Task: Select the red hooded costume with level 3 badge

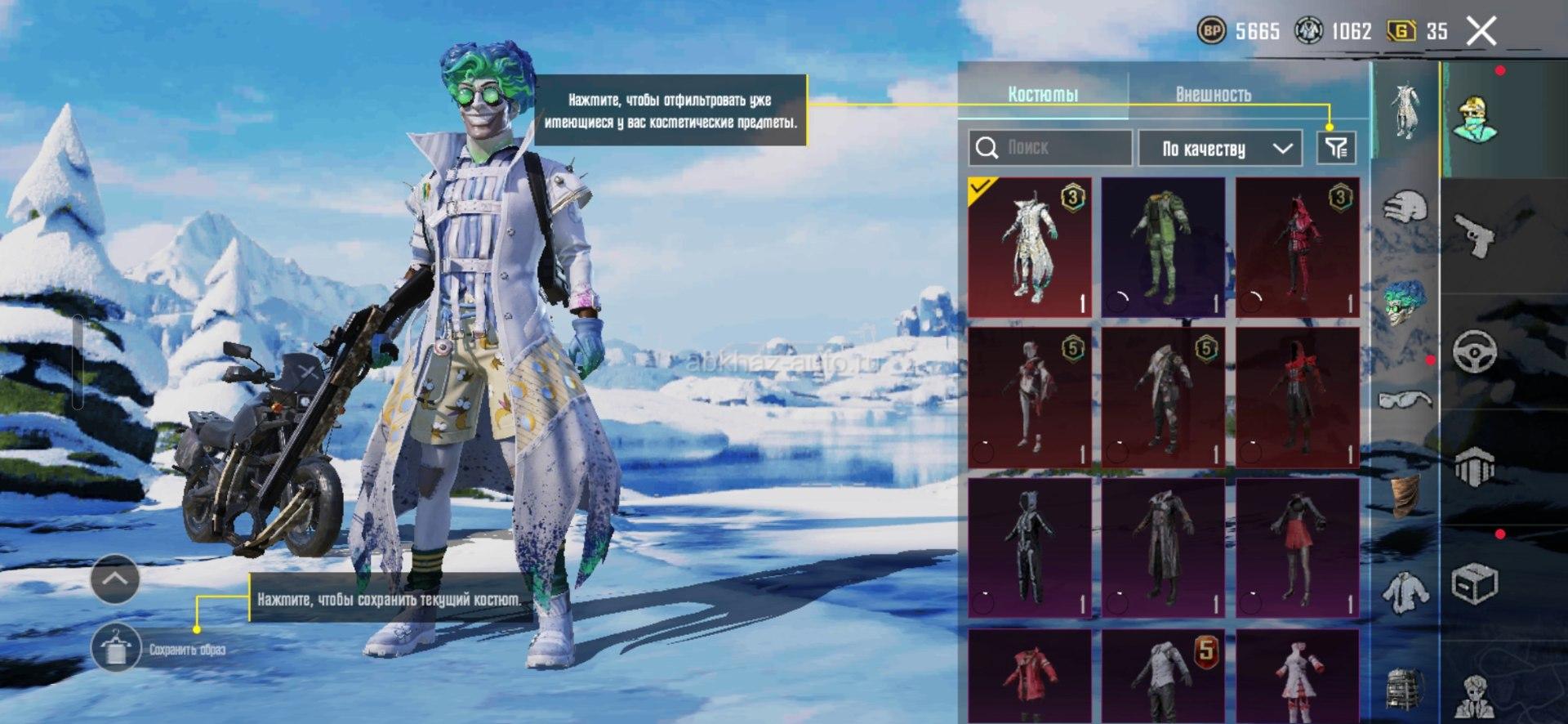Action: click(1297, 247)
